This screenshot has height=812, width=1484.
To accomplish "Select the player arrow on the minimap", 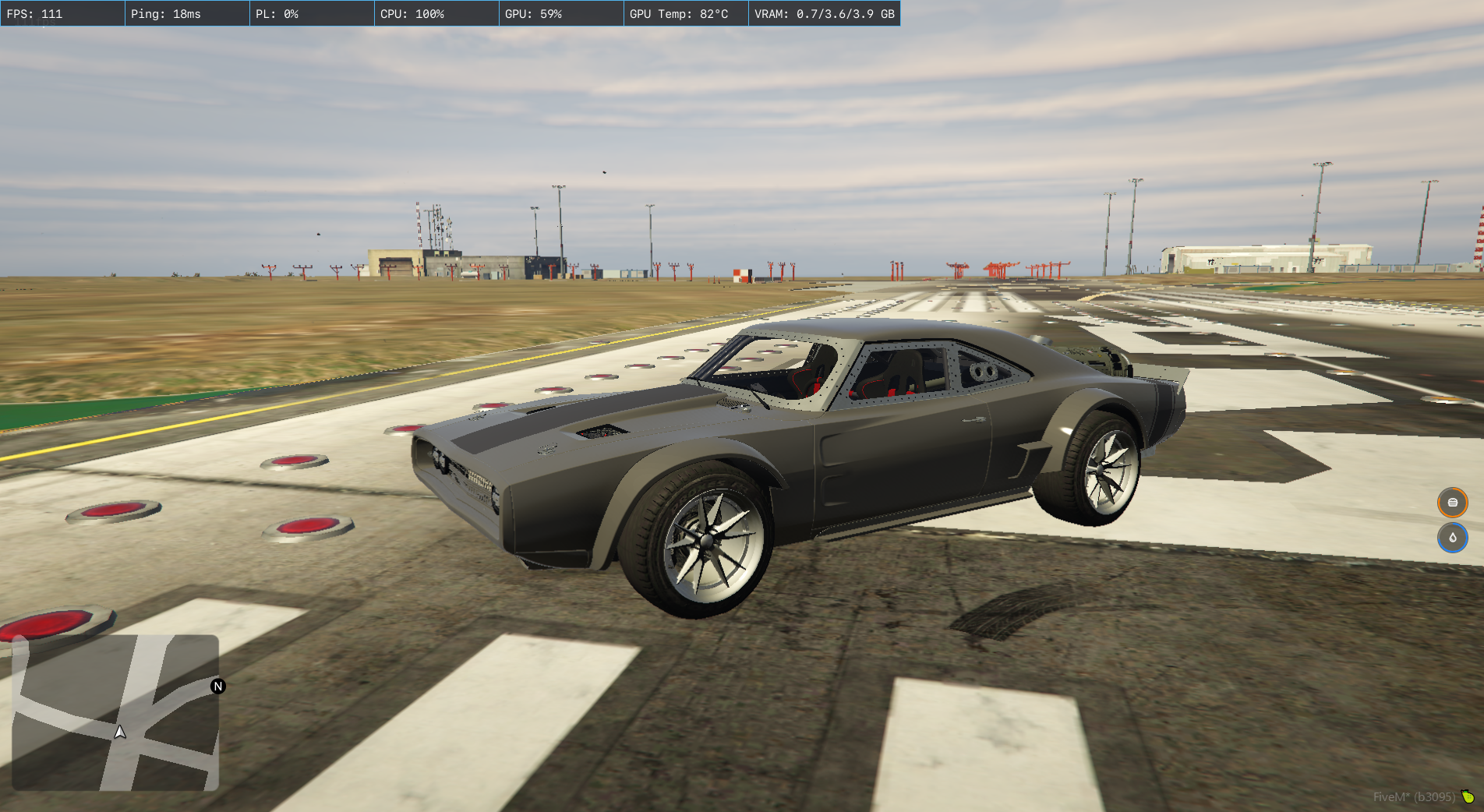I will [120, 732].
